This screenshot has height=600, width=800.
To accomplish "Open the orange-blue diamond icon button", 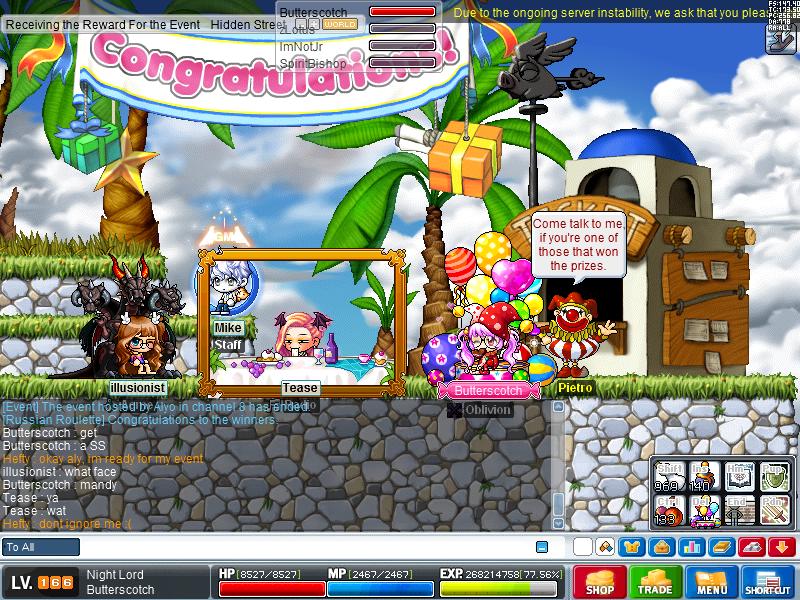I will tap(605, 547).
